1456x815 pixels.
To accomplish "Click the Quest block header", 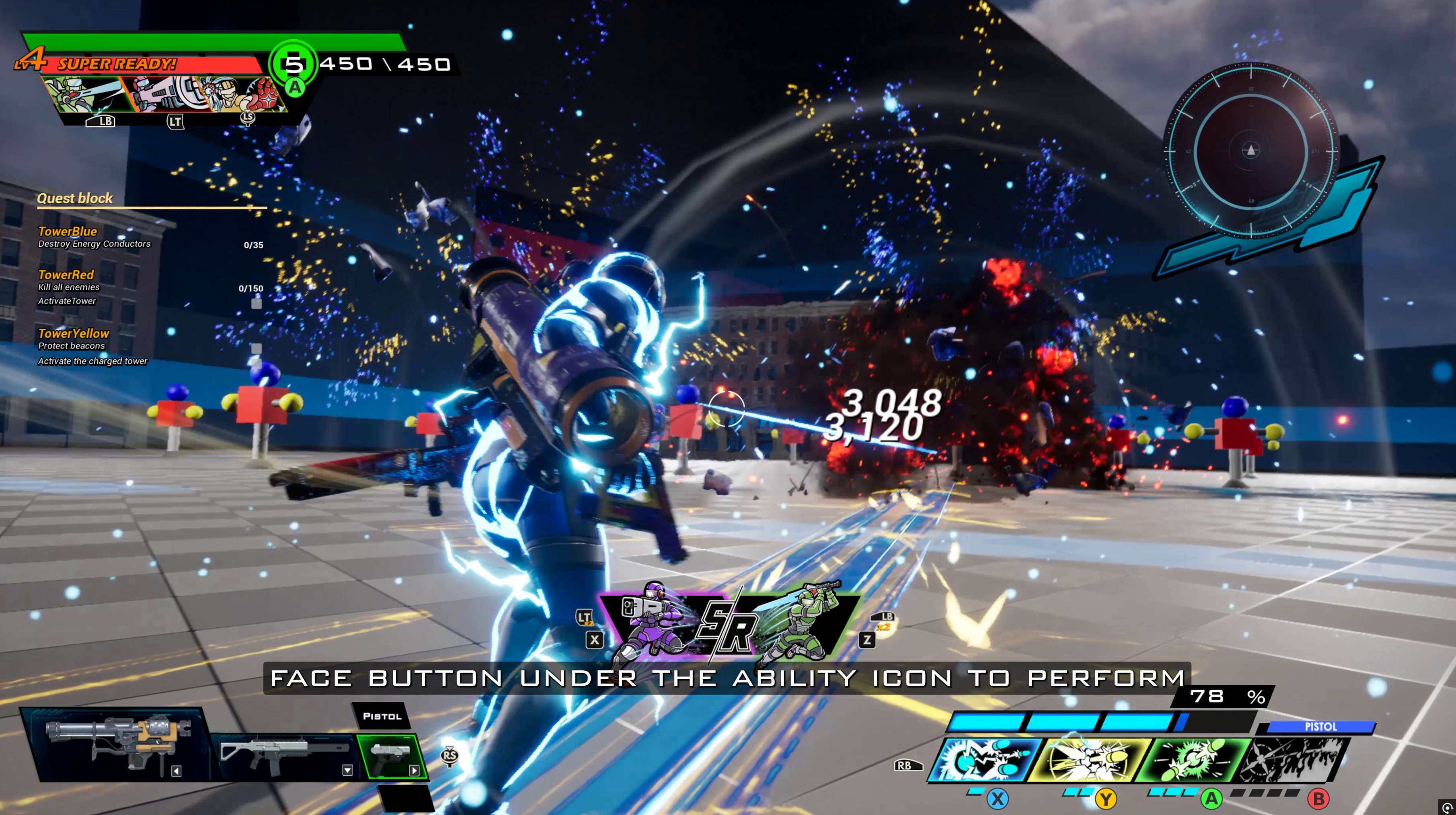I will click(75, 198).
